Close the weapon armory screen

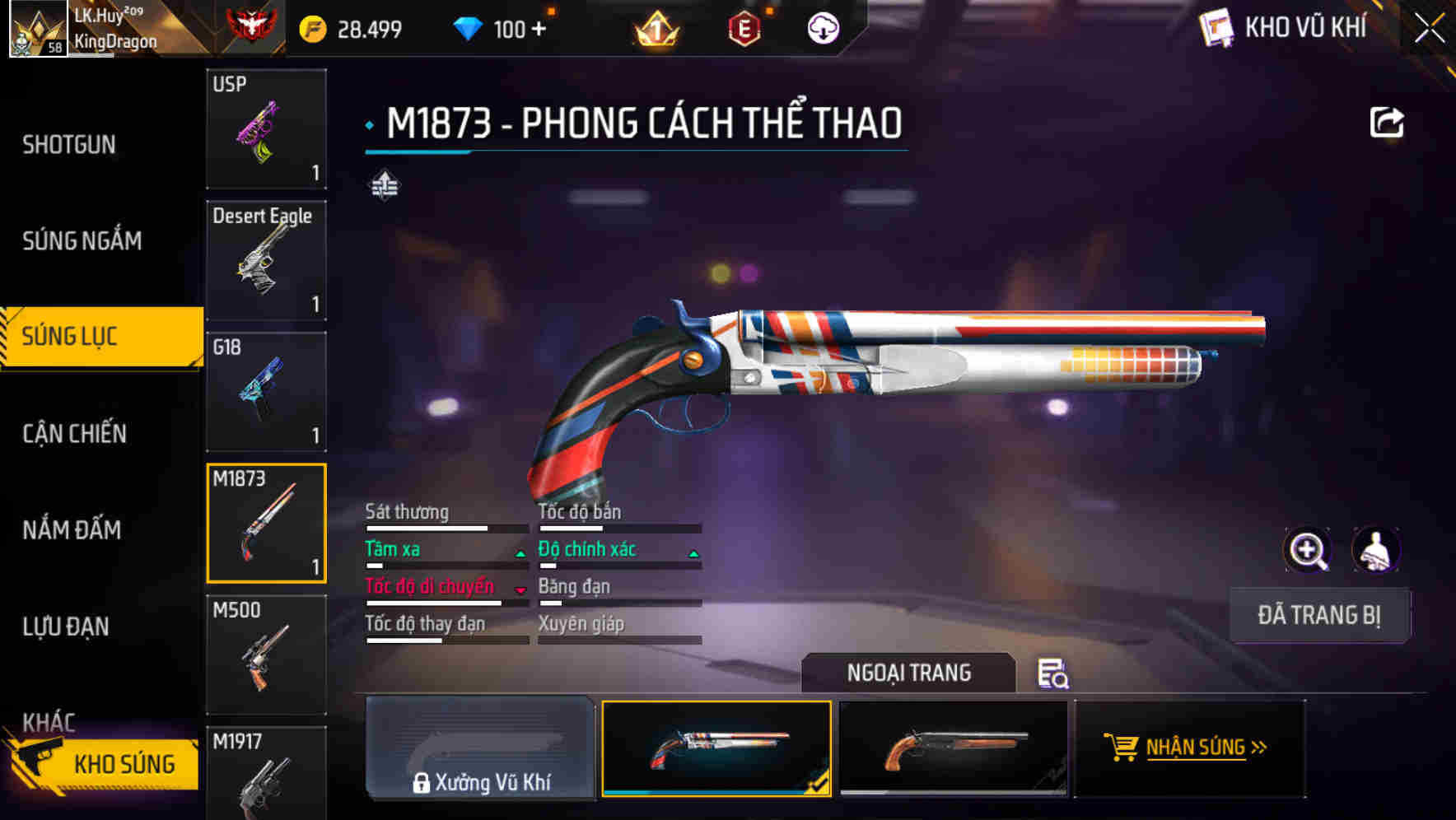(1429, 29)
